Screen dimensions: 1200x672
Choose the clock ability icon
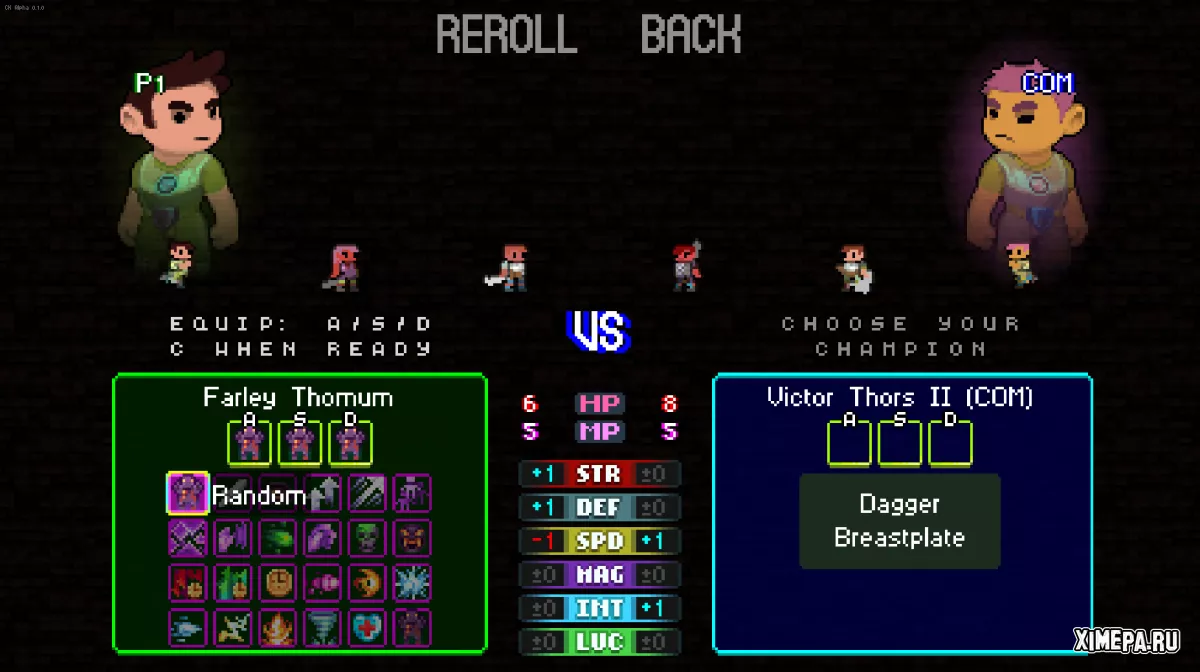277,582
